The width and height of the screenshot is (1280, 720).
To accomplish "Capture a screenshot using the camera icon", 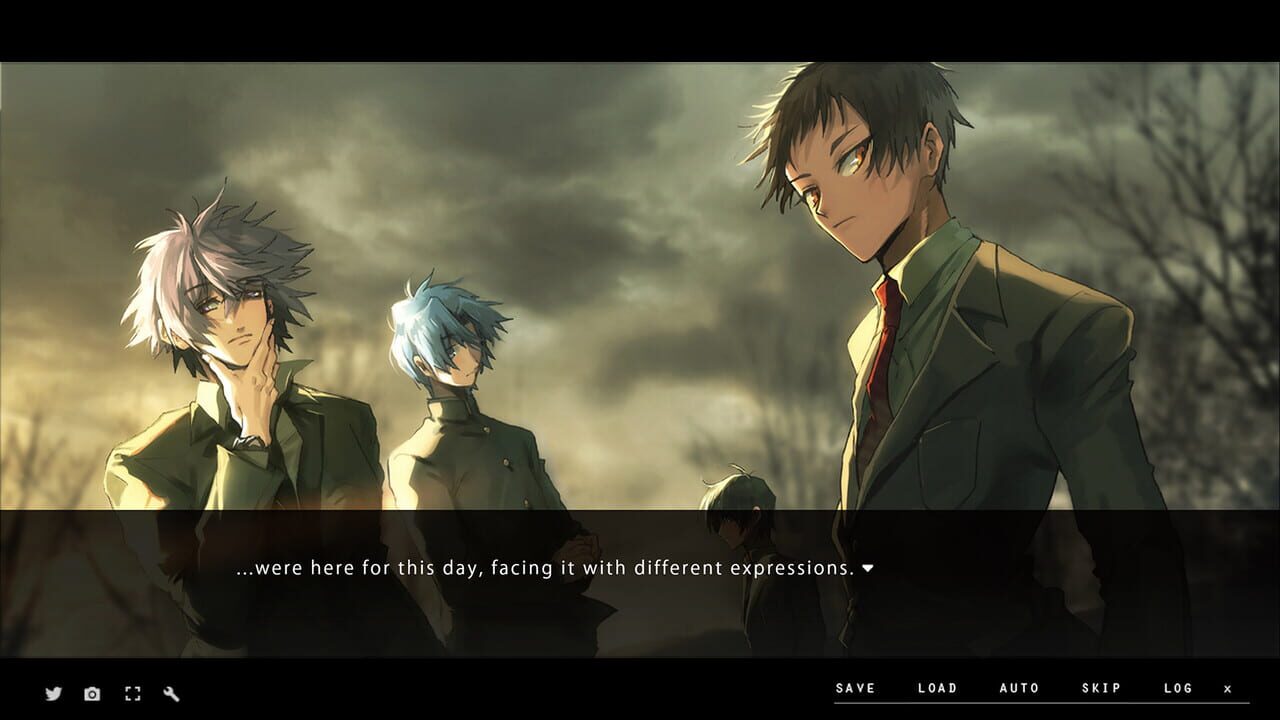I will [92, 693].
